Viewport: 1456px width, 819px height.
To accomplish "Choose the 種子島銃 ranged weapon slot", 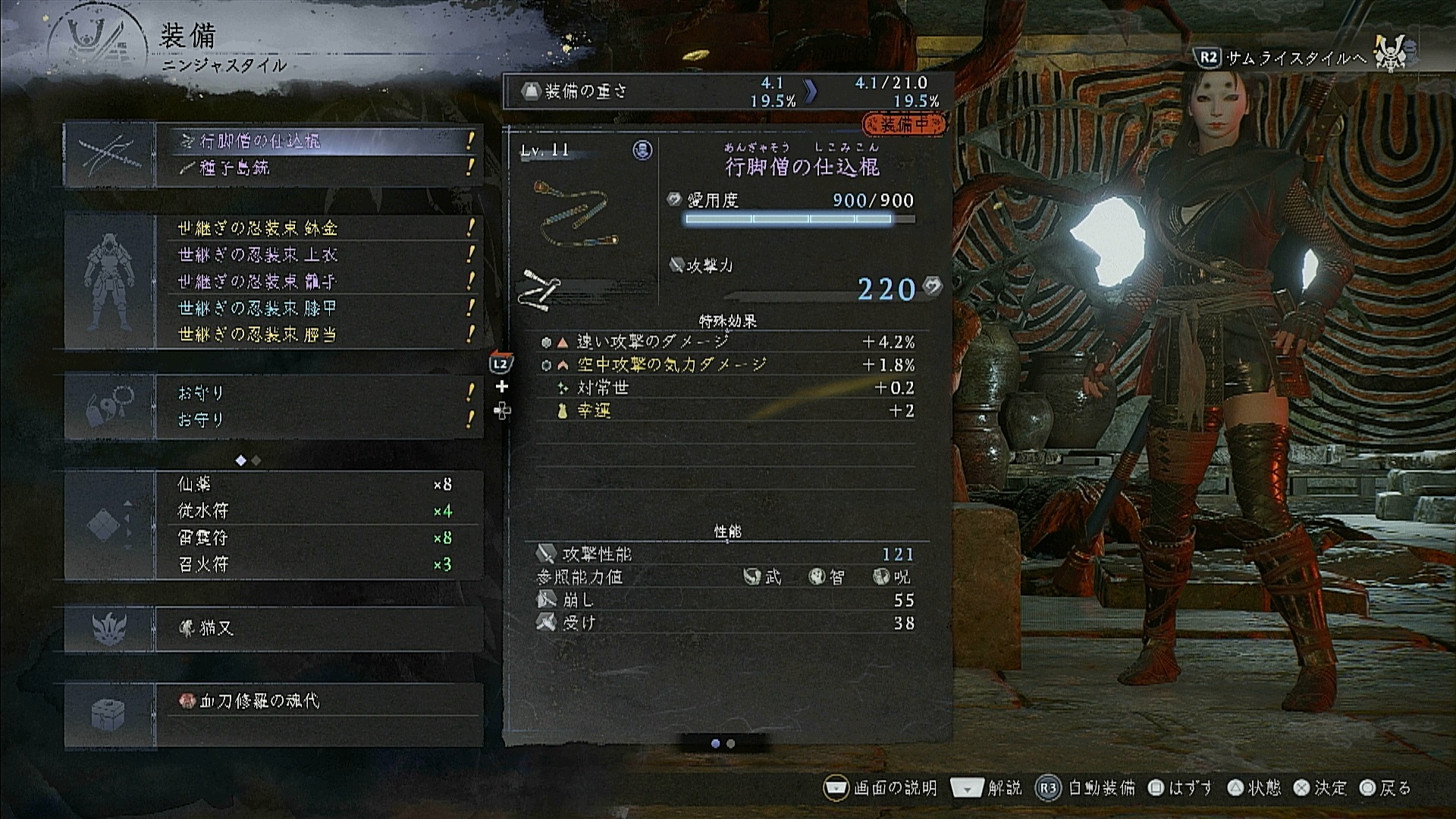I will [x=318, y=168].
